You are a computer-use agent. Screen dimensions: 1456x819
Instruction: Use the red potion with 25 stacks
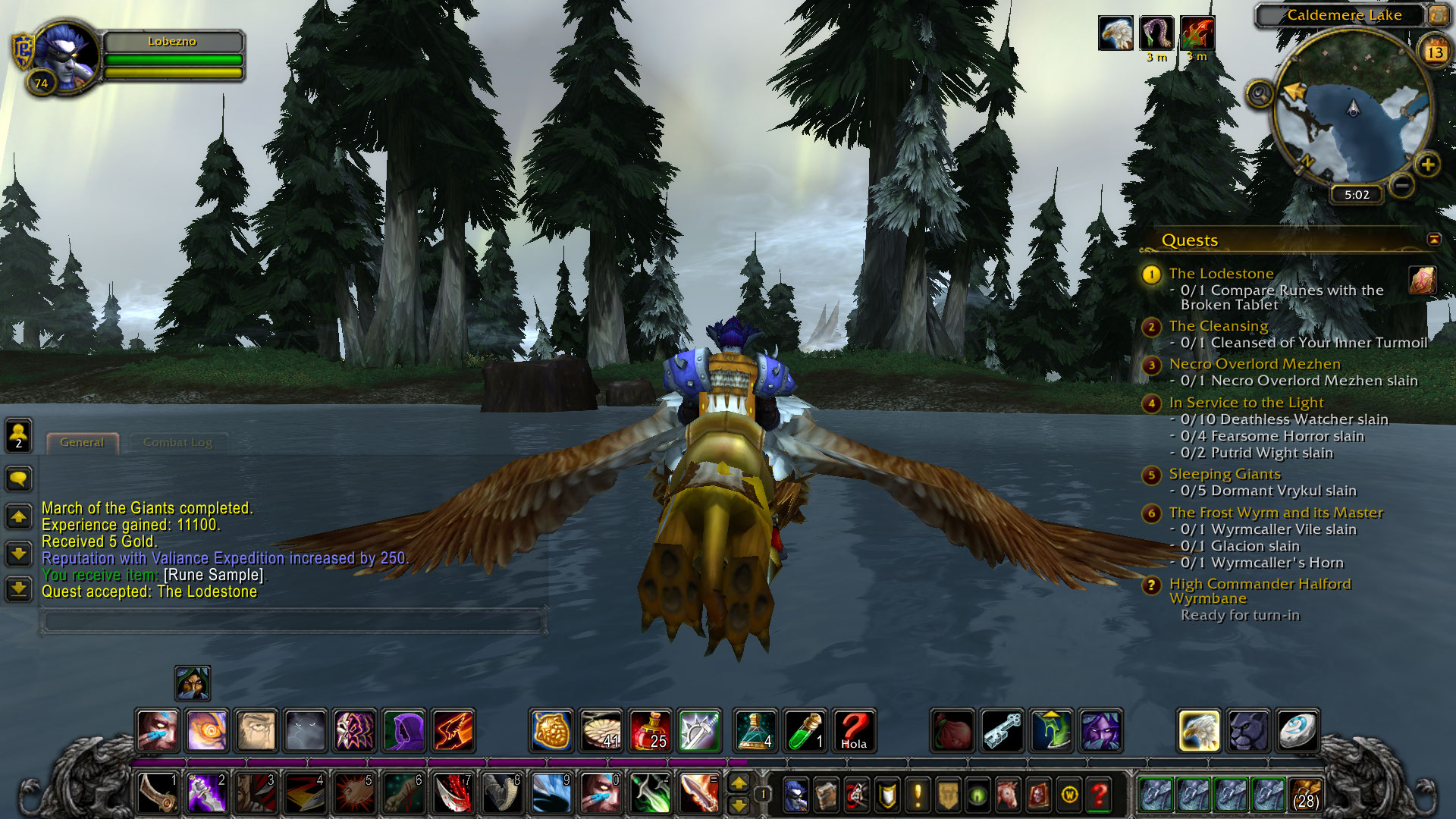650,730
